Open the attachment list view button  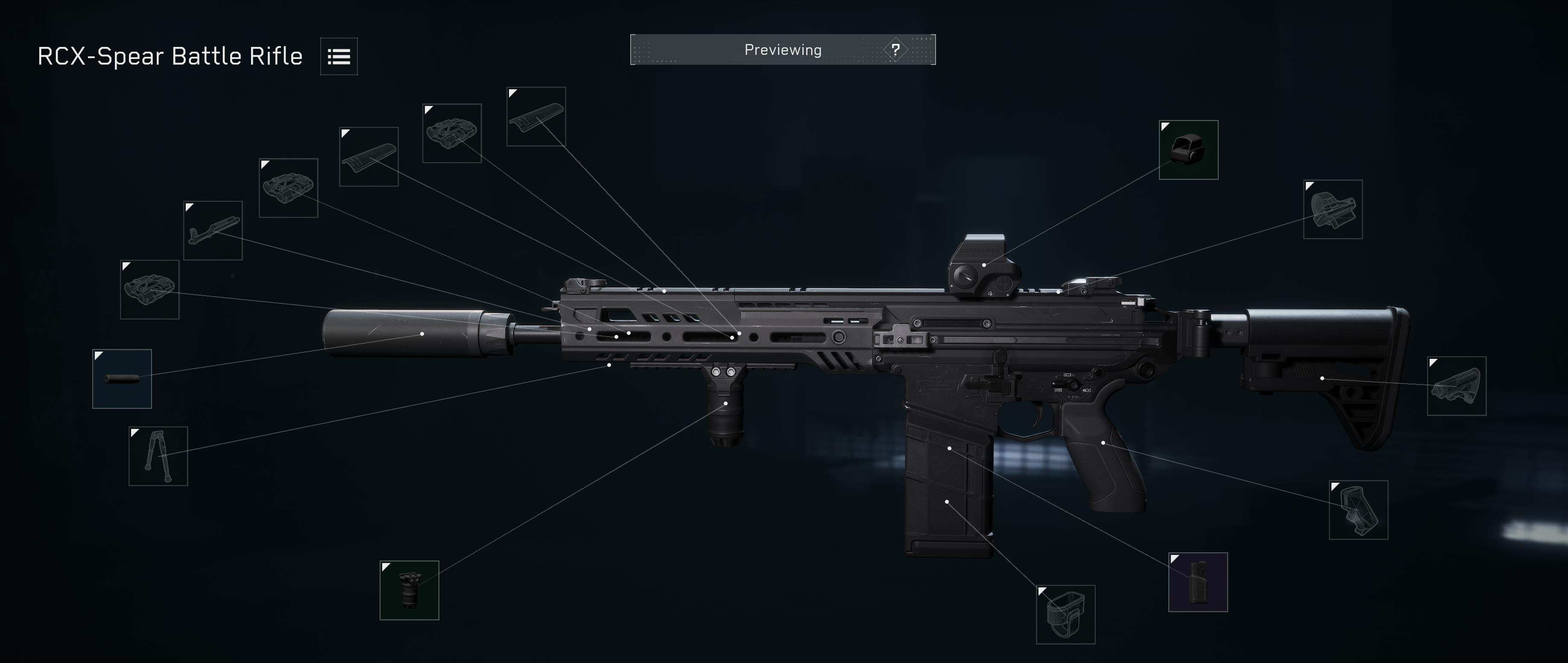coord(339,57)
